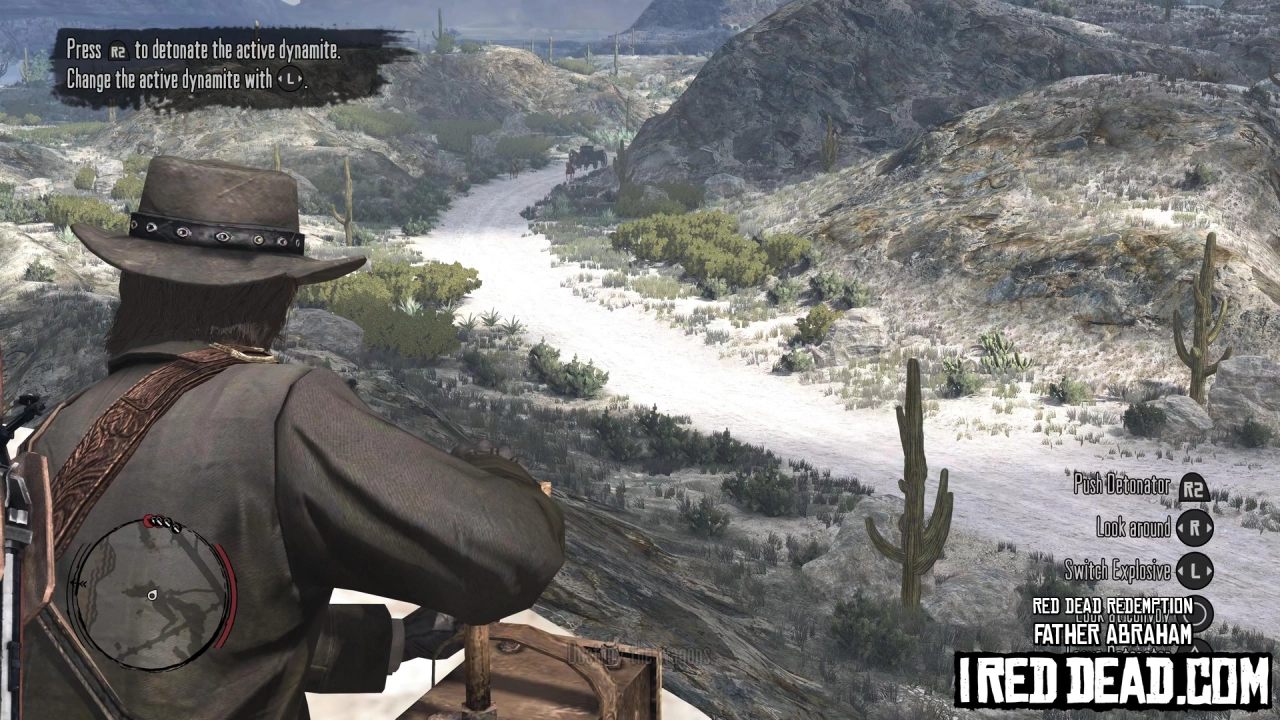Select the player position arrow on the minimap
The image size is (1280, 720).
(x=152, y=595)
